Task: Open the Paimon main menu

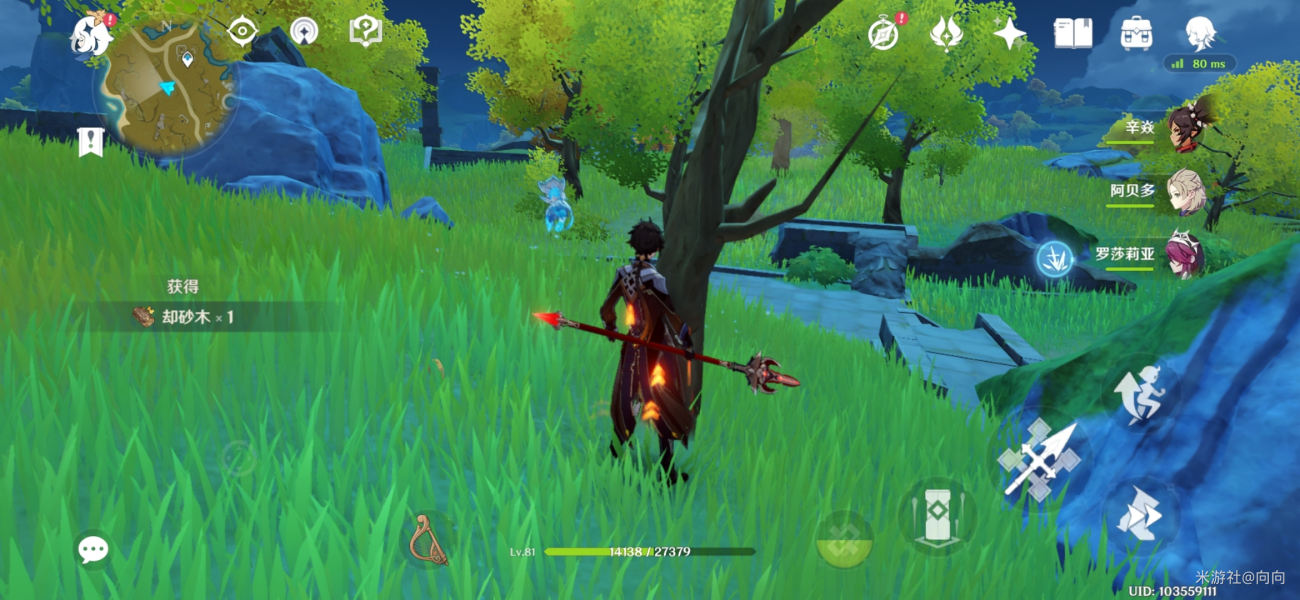Action: pos(91,35)
